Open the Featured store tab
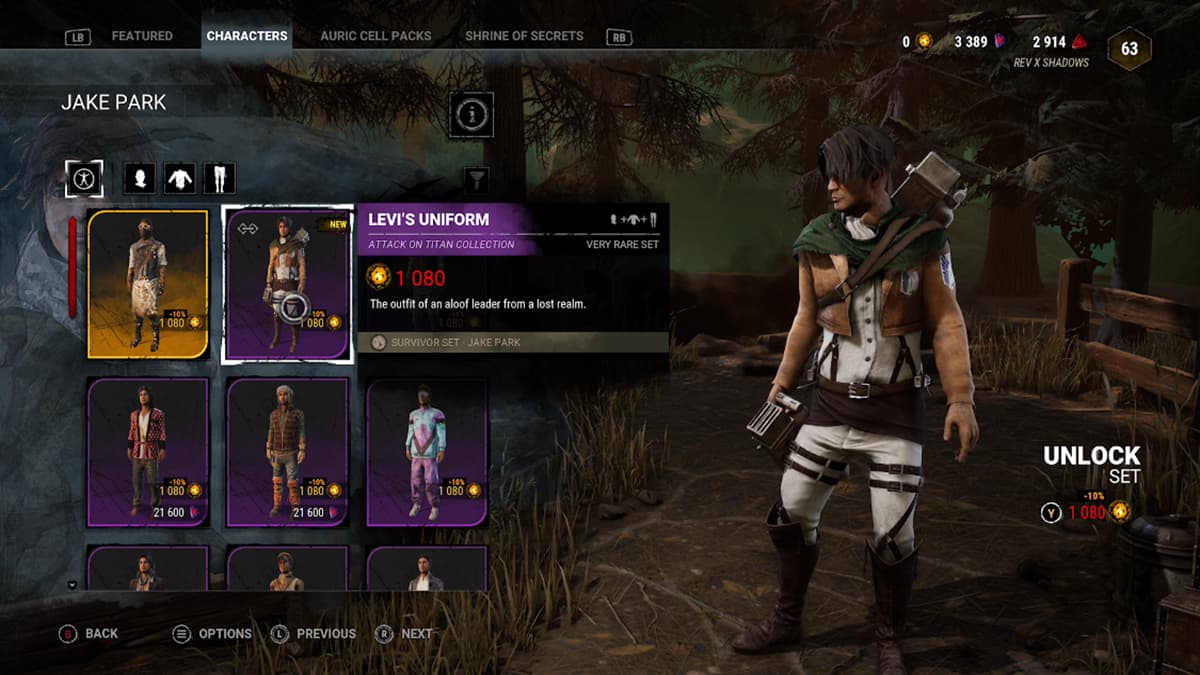 click(x=141, y=36)
